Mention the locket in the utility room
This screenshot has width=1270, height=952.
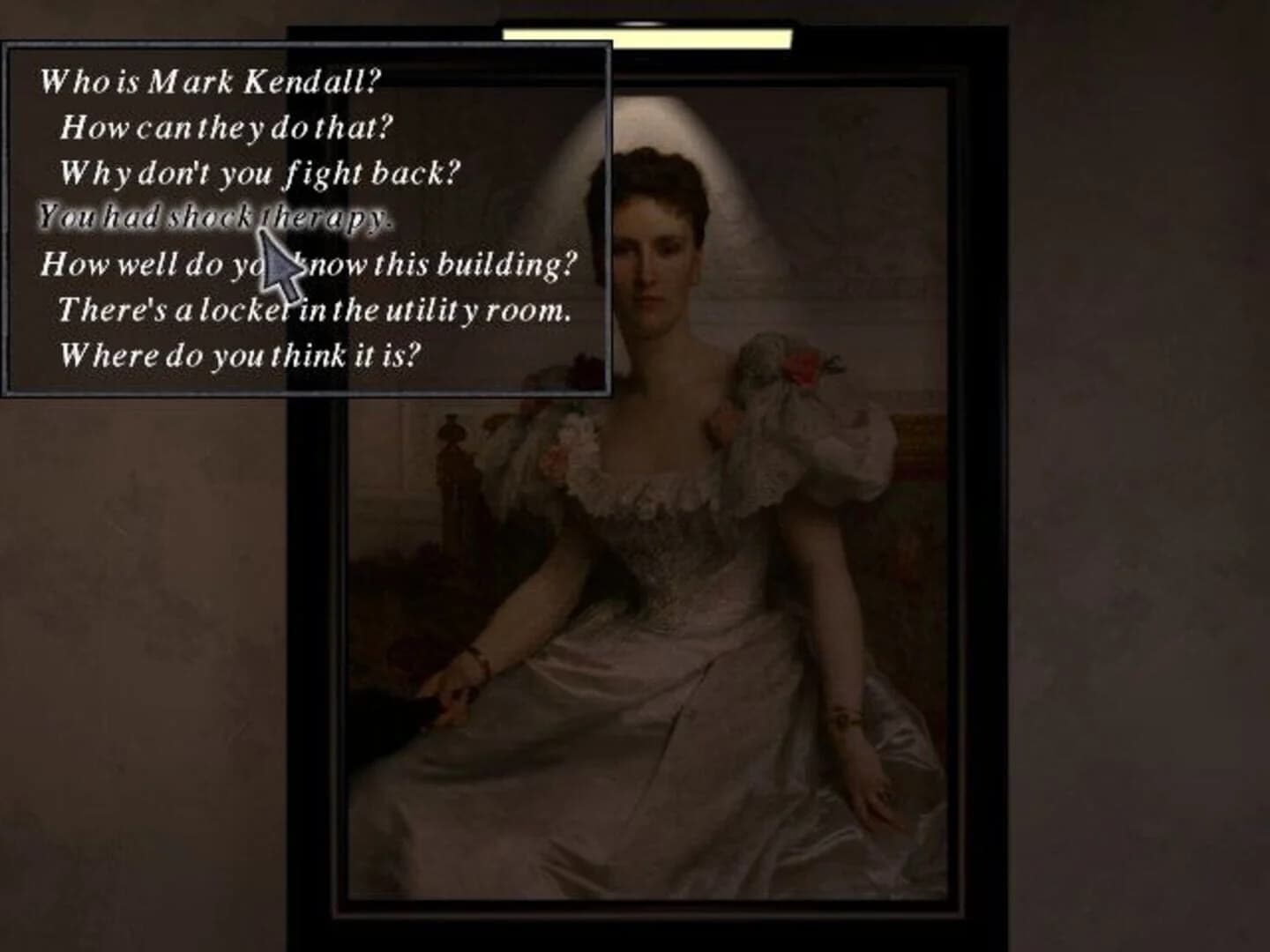coord(316,310)
